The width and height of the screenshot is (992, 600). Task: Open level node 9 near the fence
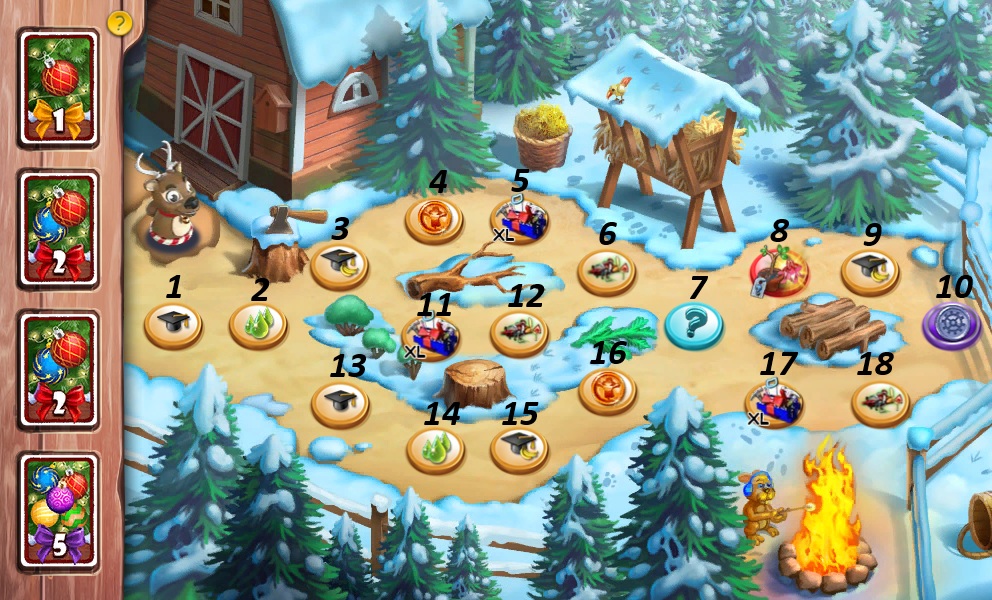[x=869, y=271]
